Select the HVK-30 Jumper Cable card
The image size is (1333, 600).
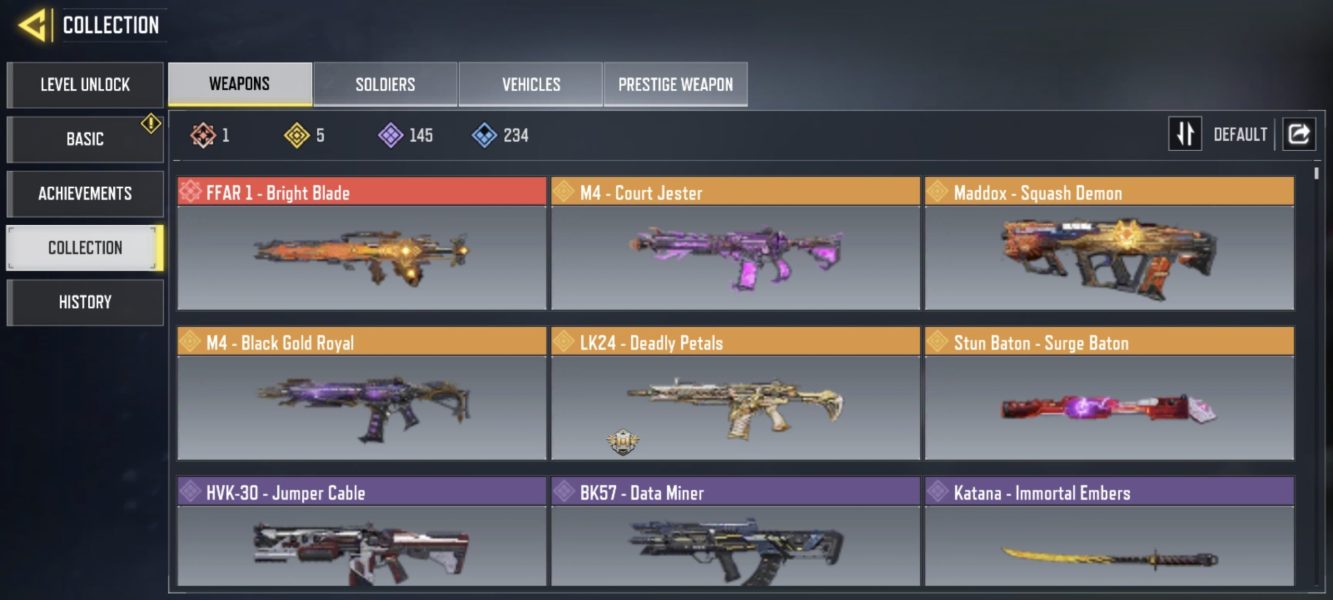pos(362,533)
